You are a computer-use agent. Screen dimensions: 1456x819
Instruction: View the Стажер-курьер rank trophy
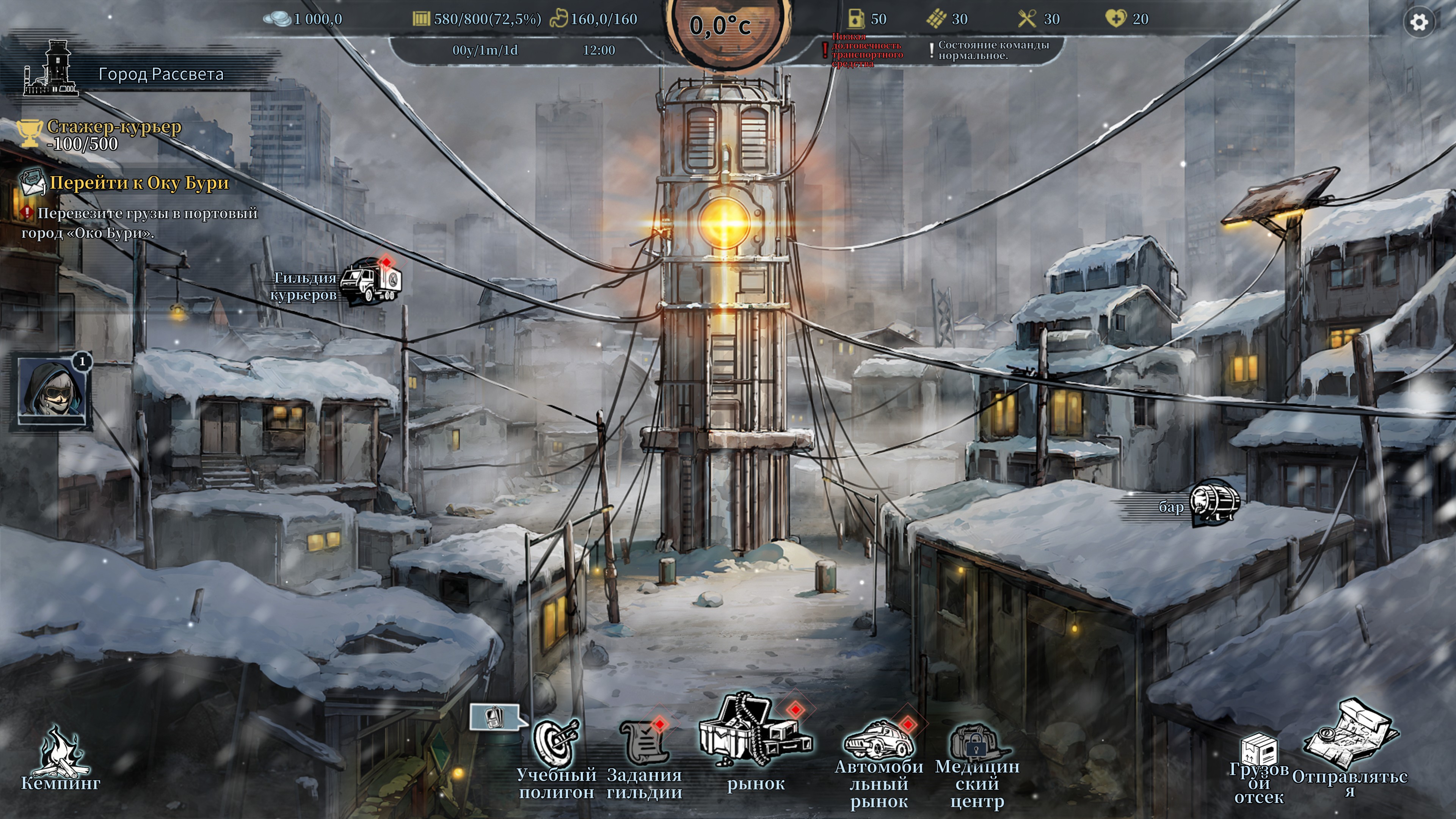(x=30, y=133)
